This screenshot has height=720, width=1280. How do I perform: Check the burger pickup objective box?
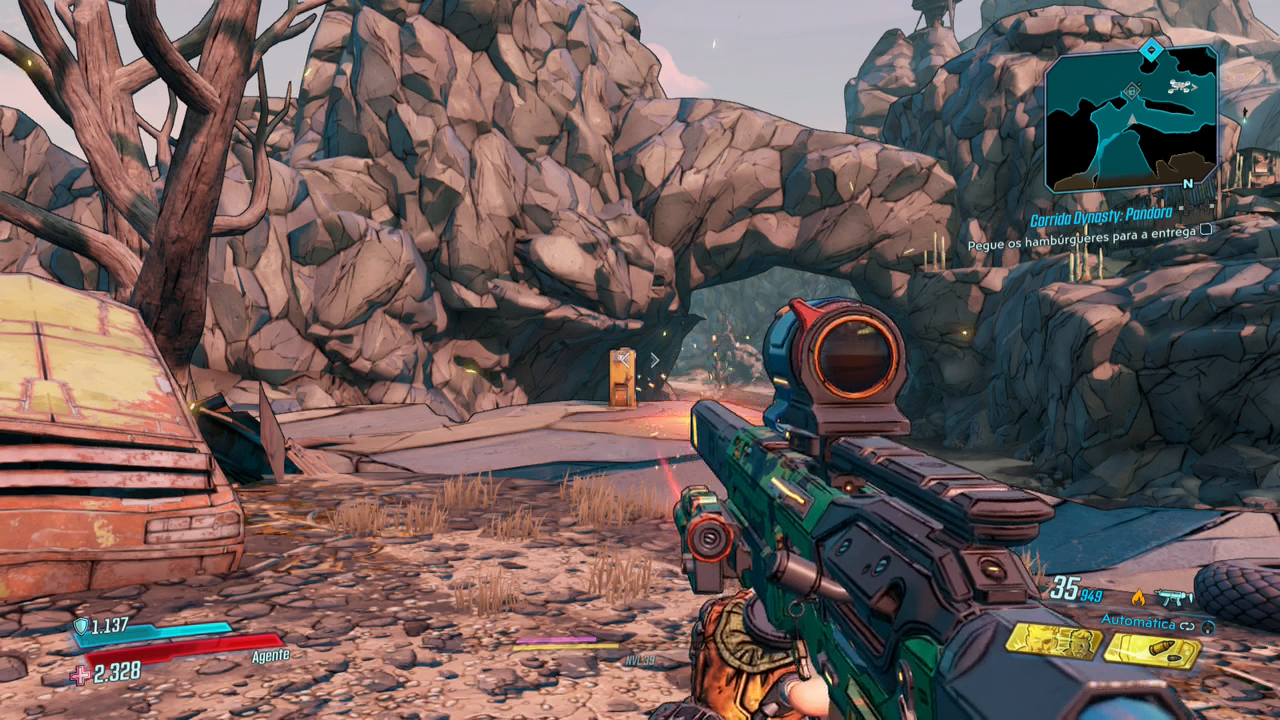pos(1207,231)
